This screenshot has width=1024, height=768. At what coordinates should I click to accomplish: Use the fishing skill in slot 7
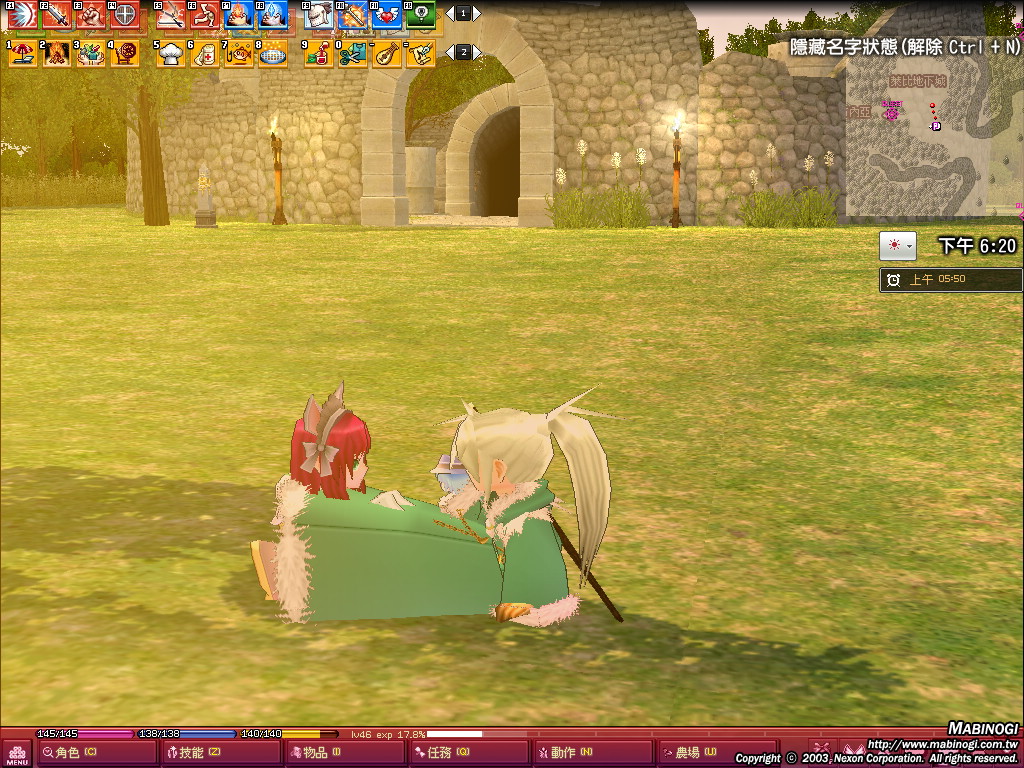[238, 54]
